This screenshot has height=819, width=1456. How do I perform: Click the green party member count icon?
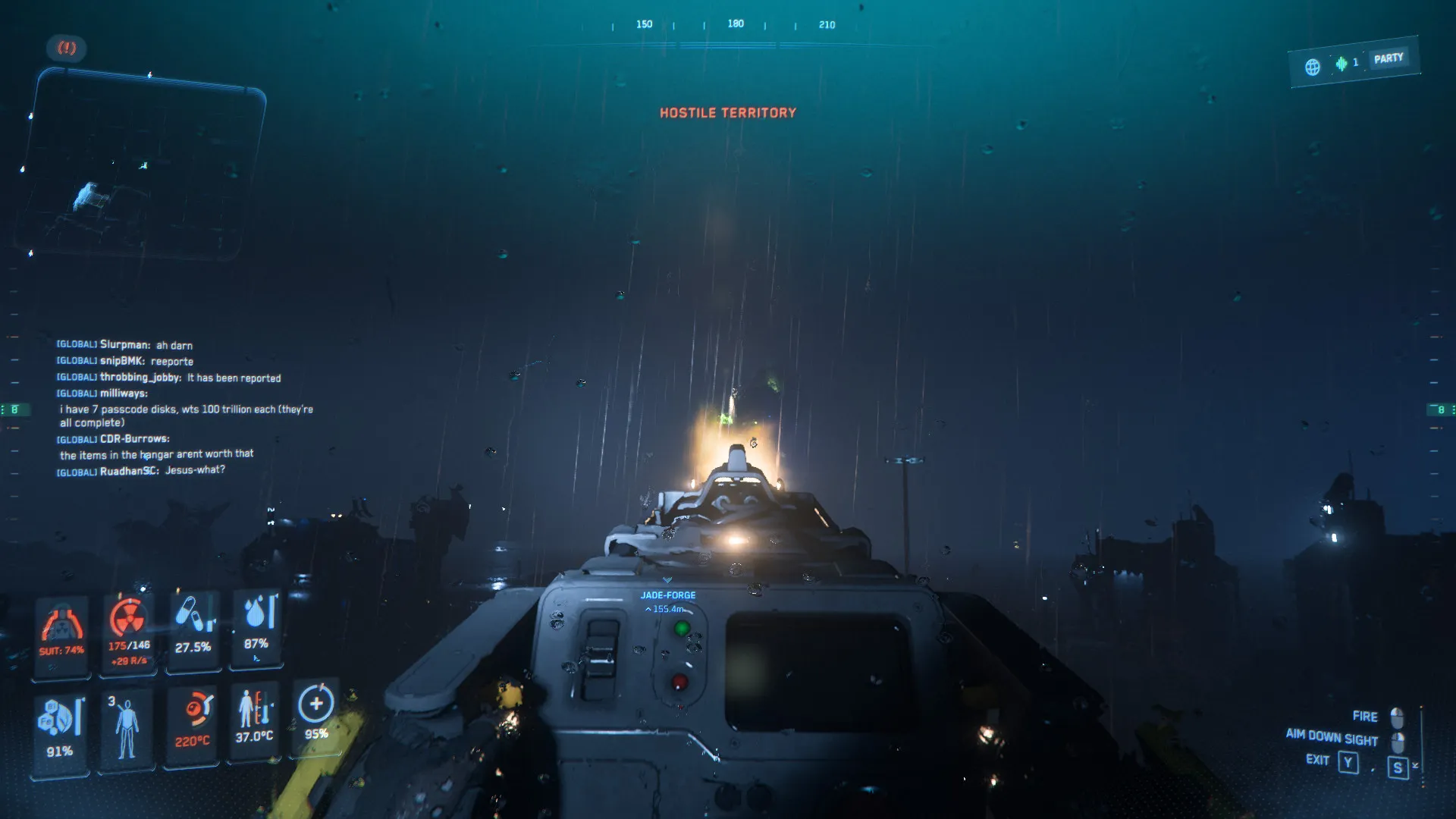click(x=1341, y=64)
